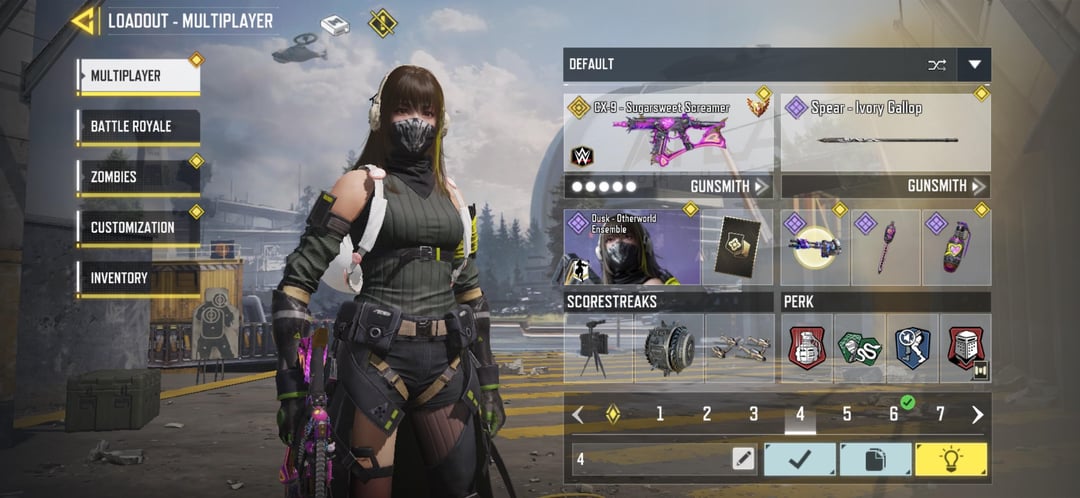Choose the Dusk Otherworld Ensemble operator slot

tap(632, 246)
